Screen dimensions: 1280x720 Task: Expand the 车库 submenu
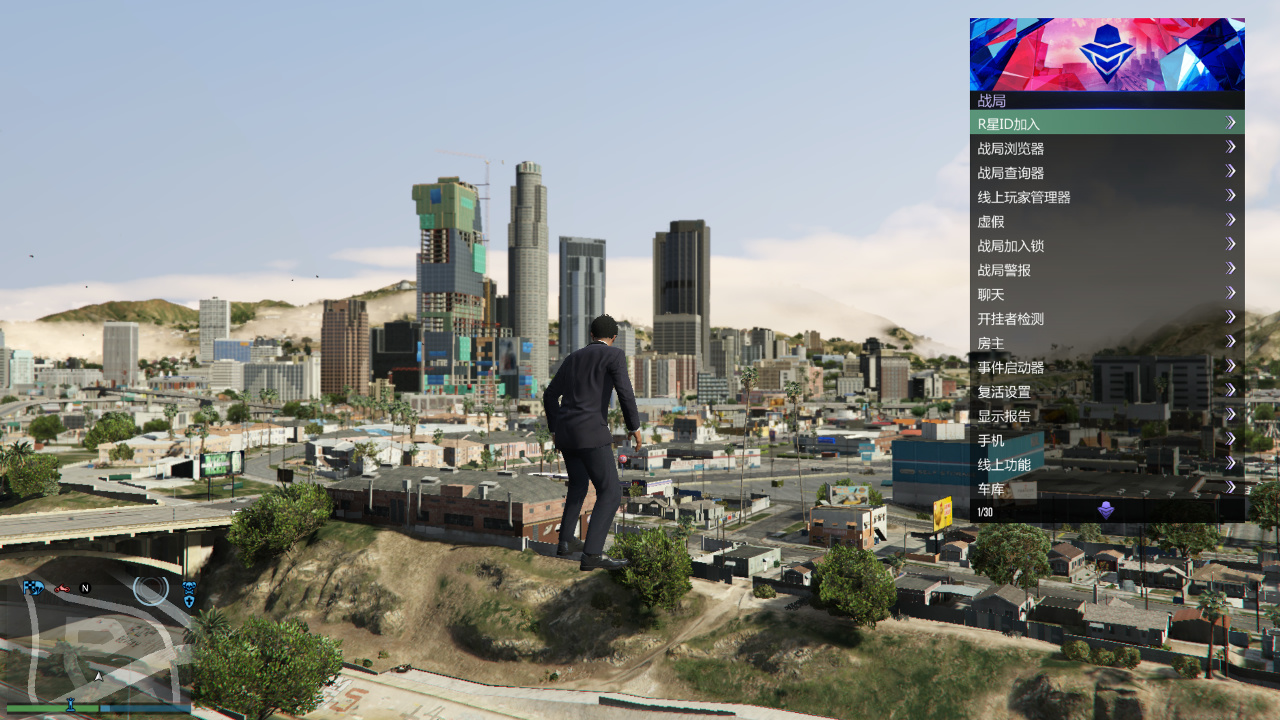[1232, 487]
